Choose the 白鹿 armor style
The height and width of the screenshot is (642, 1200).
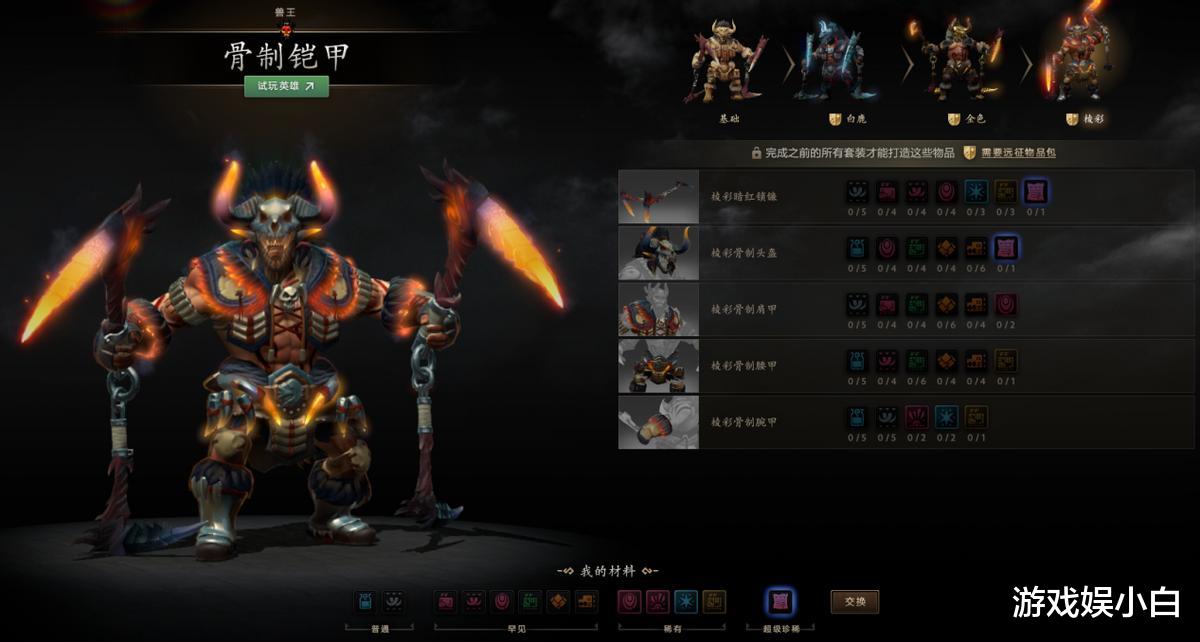click(843, 68)
